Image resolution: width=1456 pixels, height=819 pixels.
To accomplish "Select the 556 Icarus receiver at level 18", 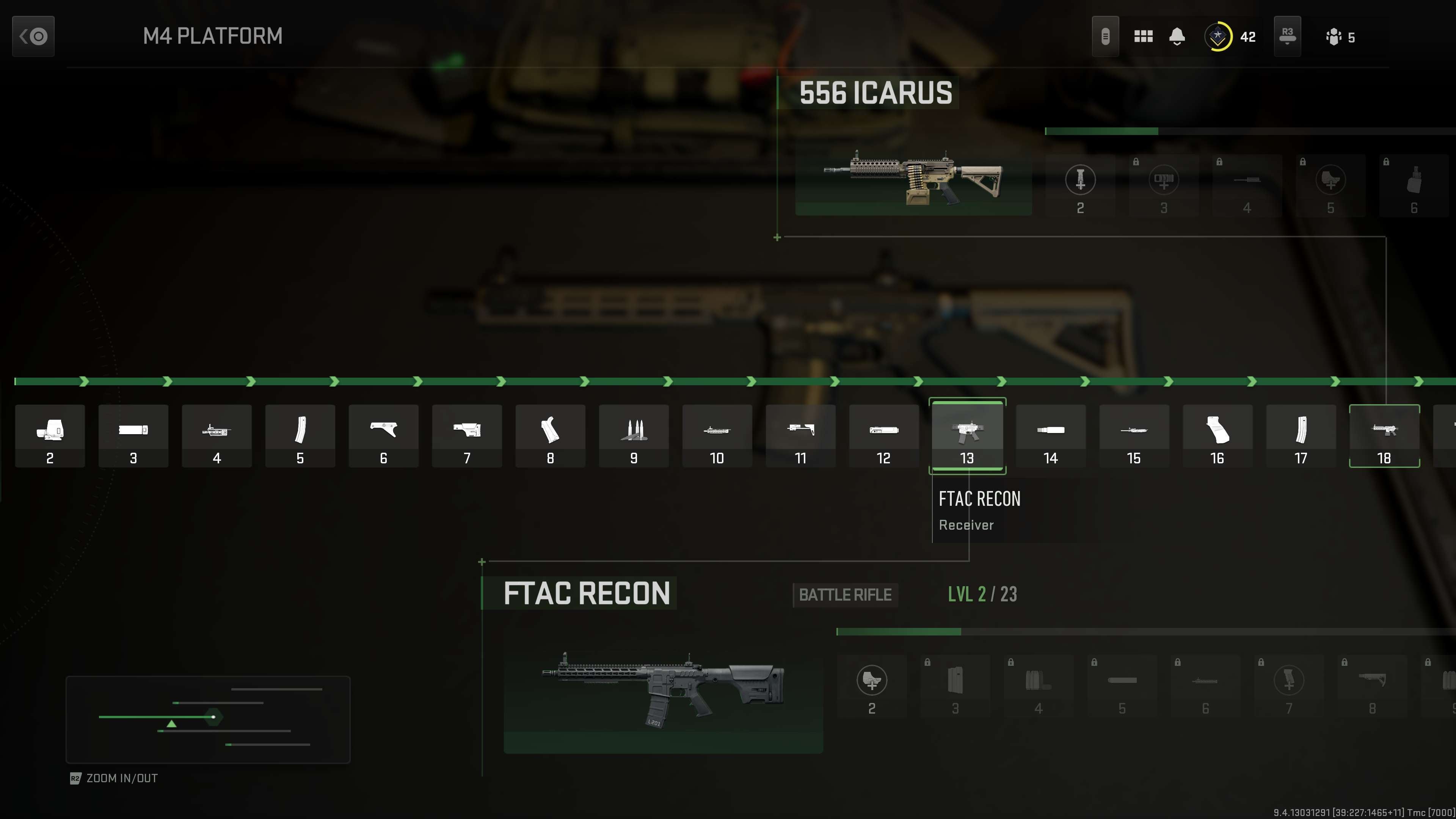I will 1384,435.
